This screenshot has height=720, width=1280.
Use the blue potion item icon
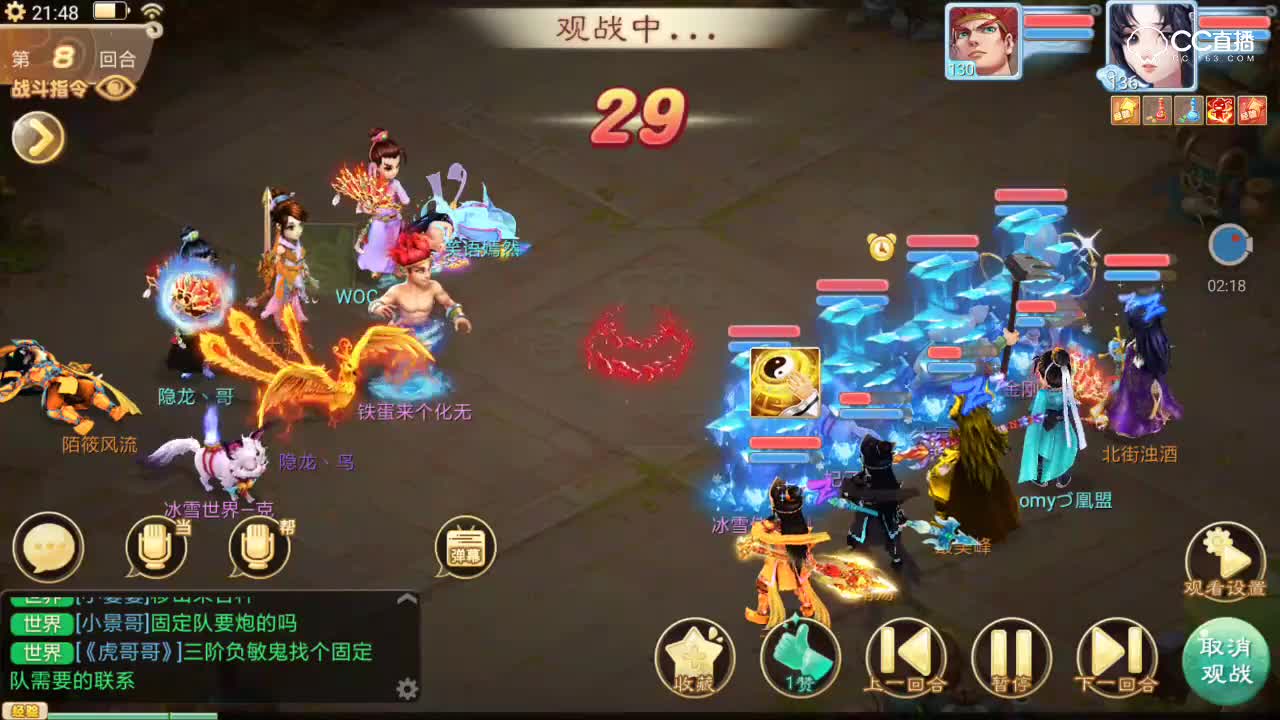1190,110
